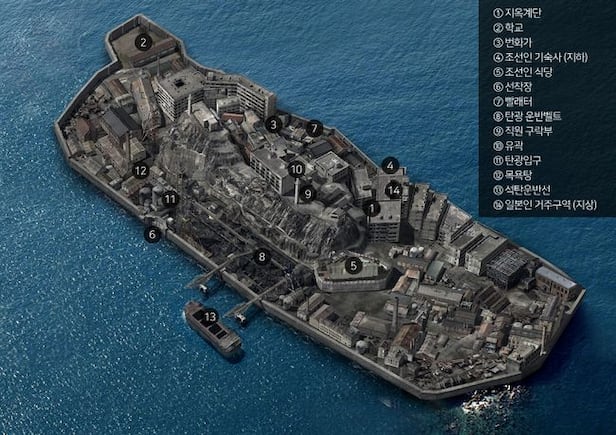Select the 일본인 거주구역 (지상) legend entry
This screenshot has height=435, width=616.
coord(549,204)
